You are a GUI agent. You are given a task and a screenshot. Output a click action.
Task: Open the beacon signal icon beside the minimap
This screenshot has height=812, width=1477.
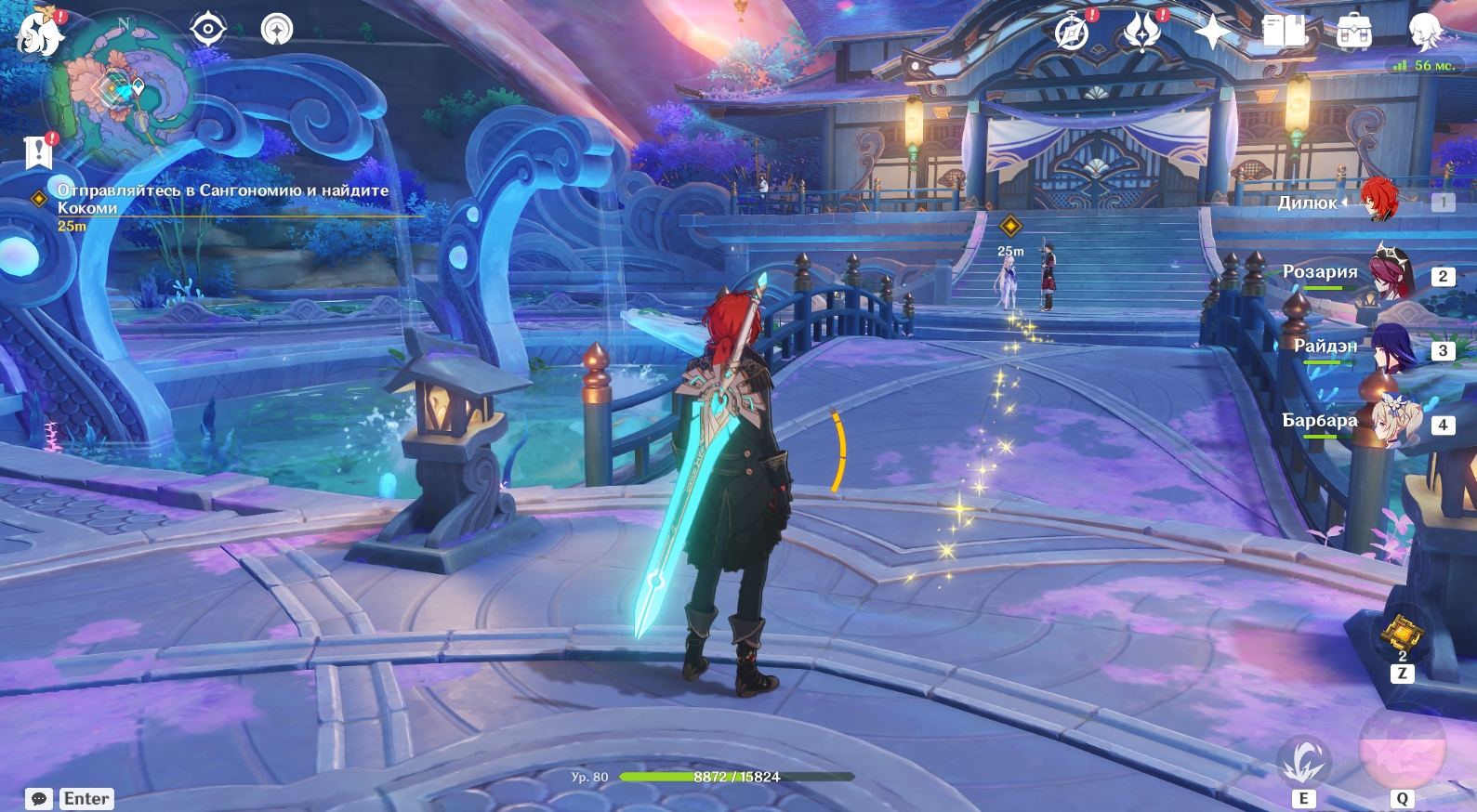pos(276,30)
